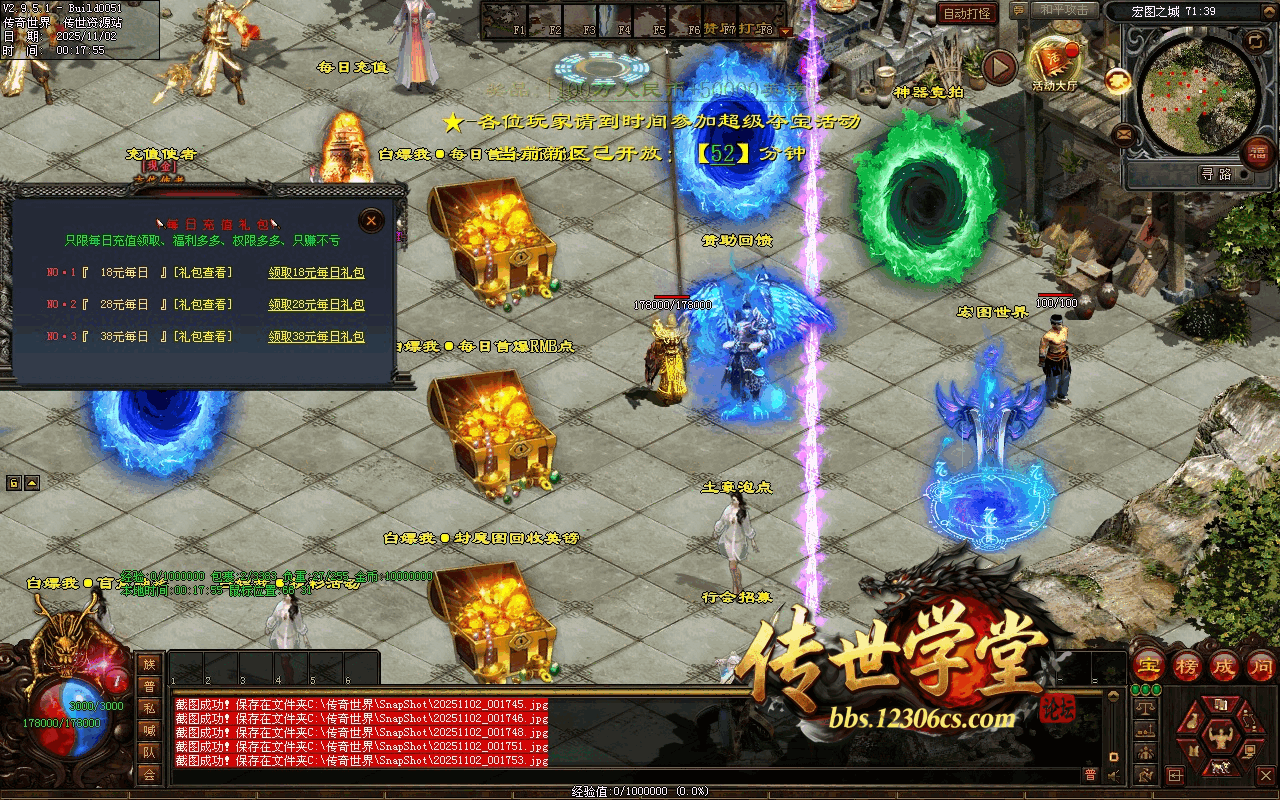Open the 活动大厅 activity hall icon
The image size is (1280, 800).
(1054, 62)
